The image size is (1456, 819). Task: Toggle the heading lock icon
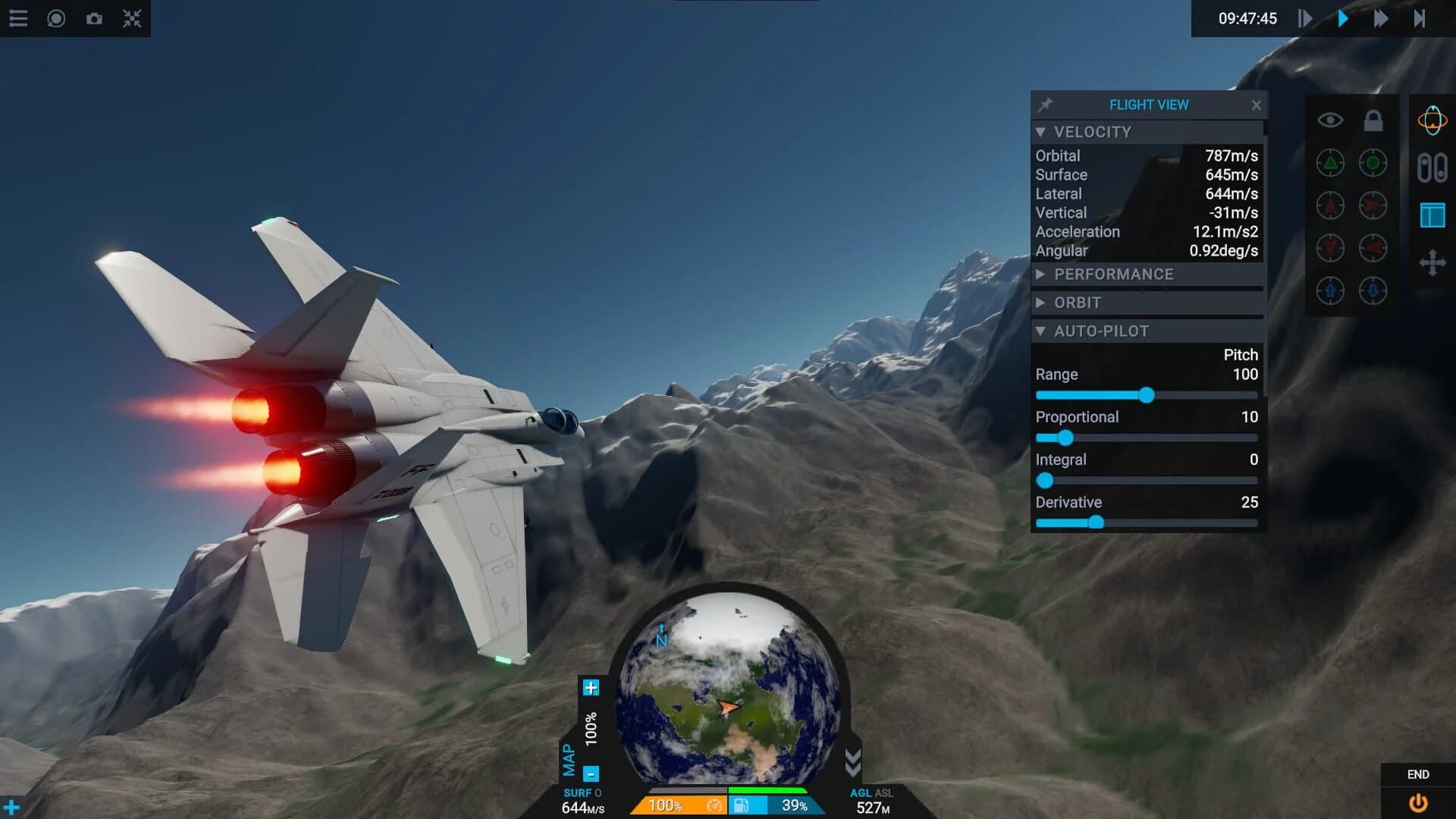pyautogui.click(x=1373, y=119)
